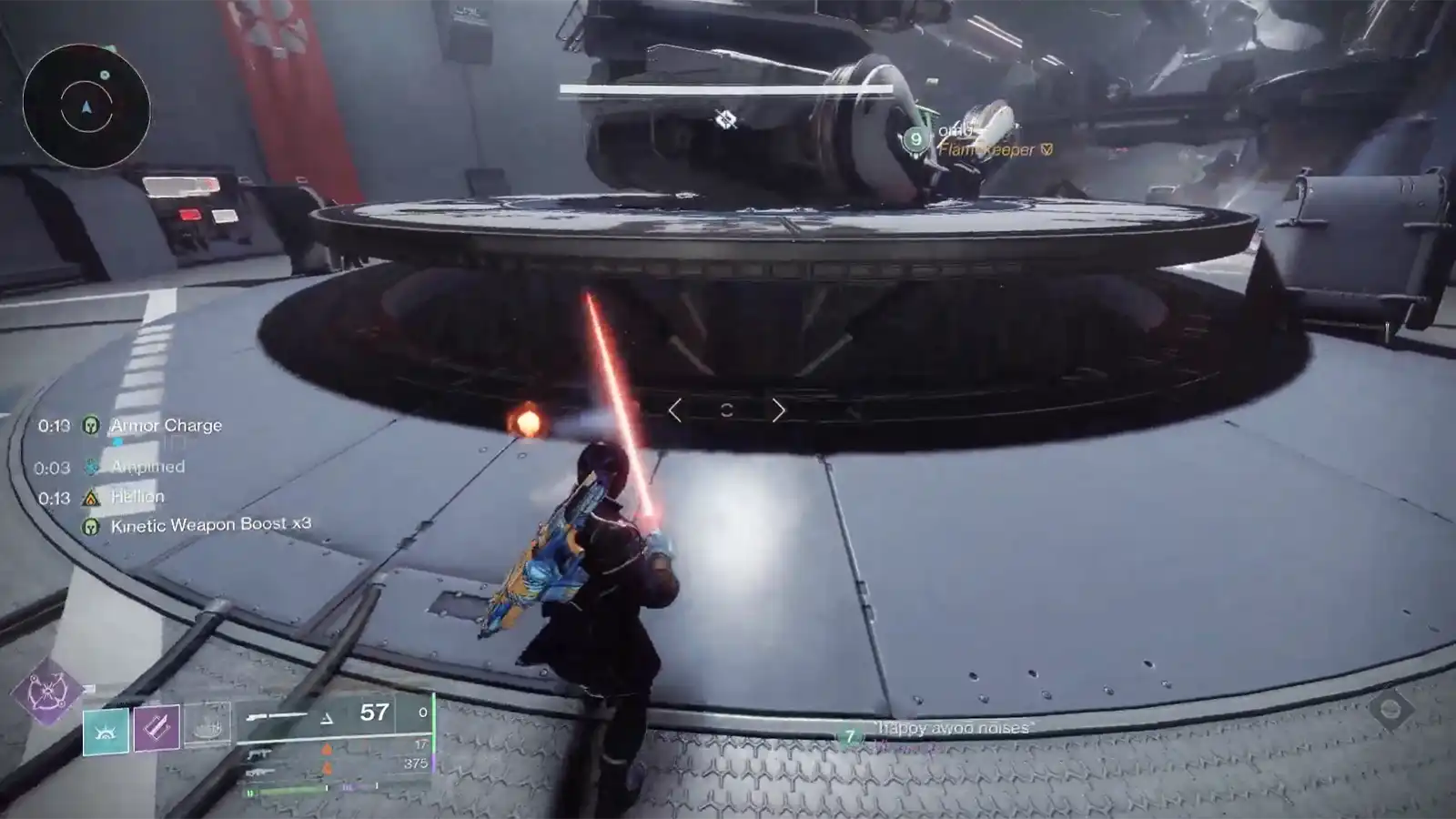Screen dimensions: 1456x819
Task: Click the refresh icon between the center arrows
Action: (725, 410)
